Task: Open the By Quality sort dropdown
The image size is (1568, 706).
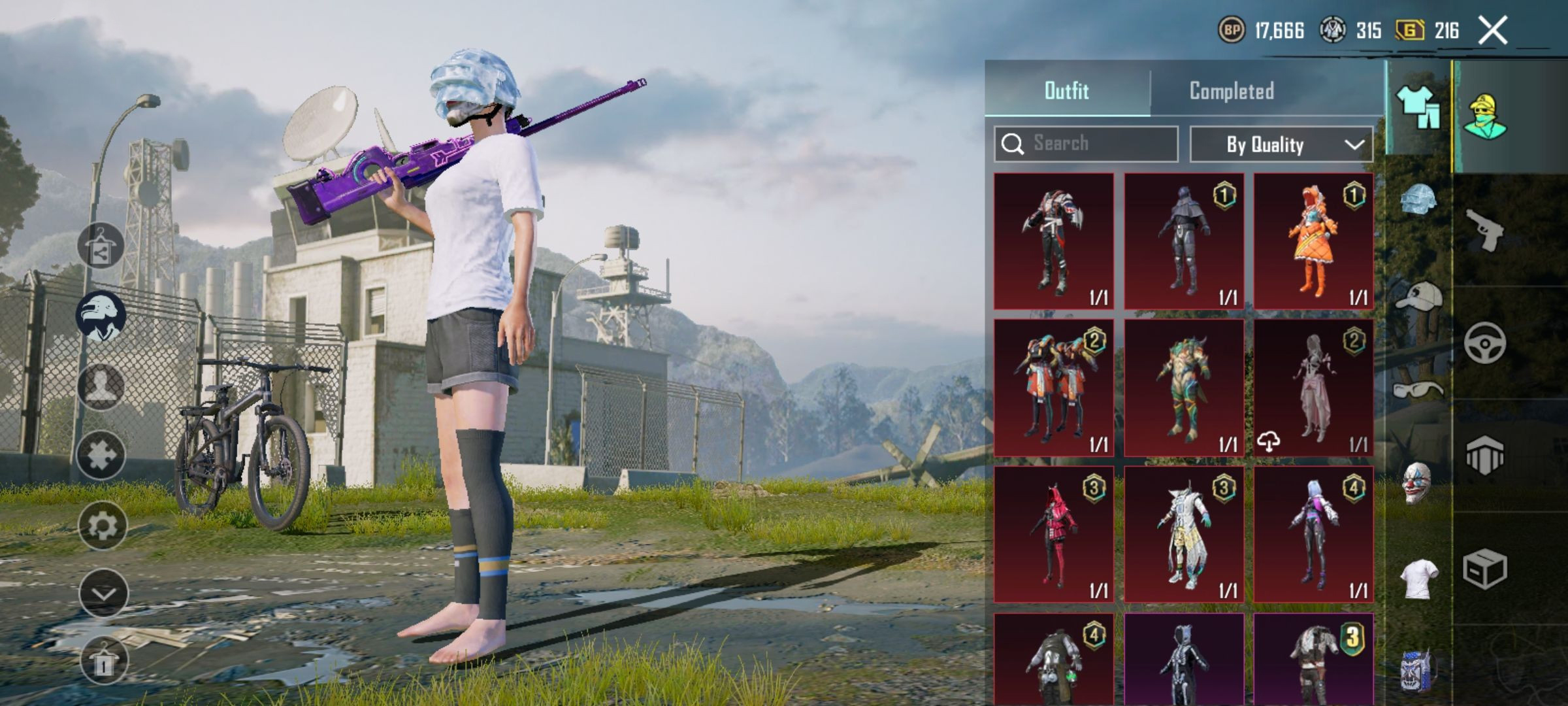Action: [1281, 144]
